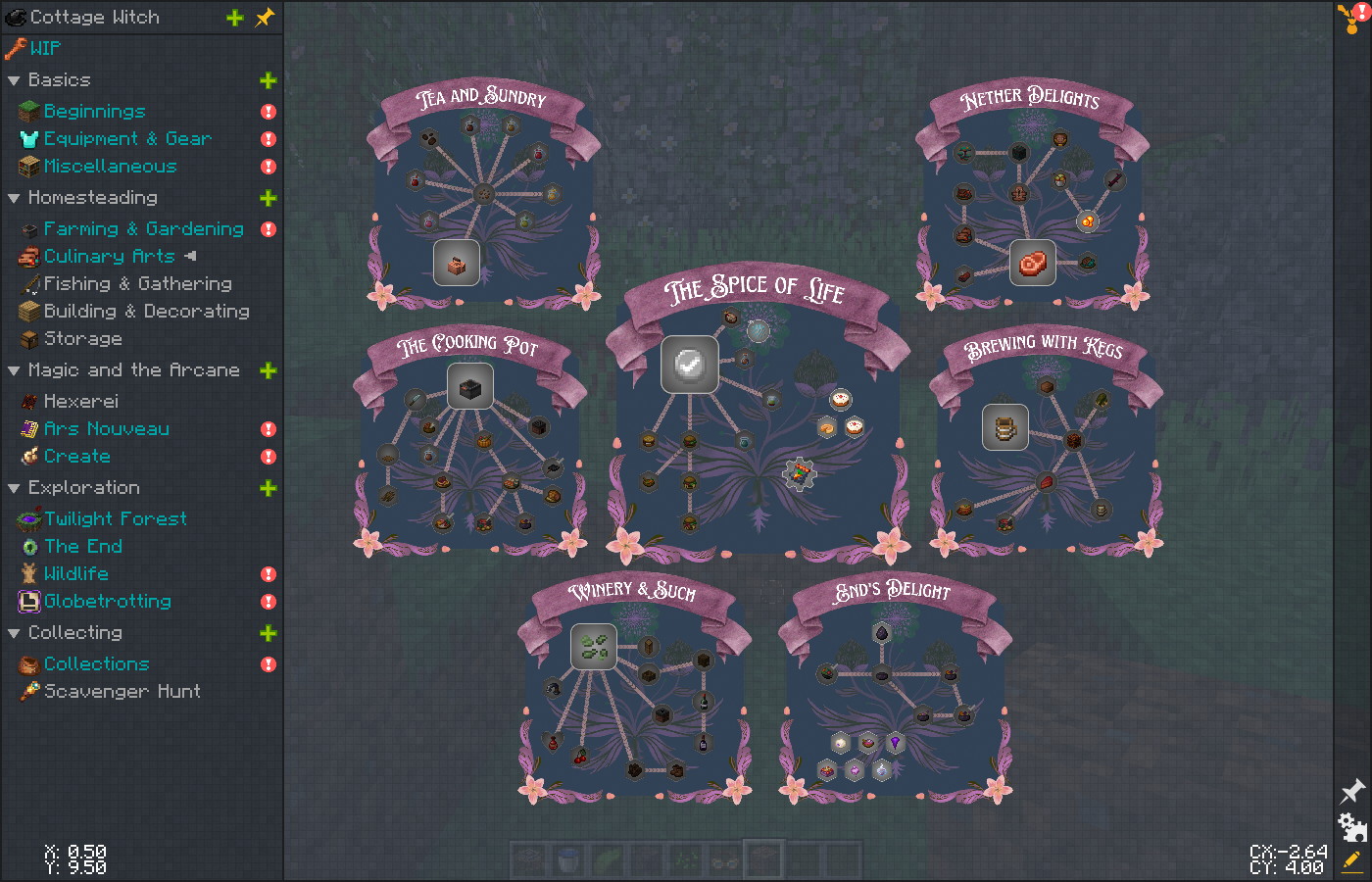This screenshot has width=1372, height=882.
Task: Open the quest book settings gear
Action: pos(1350,828)
